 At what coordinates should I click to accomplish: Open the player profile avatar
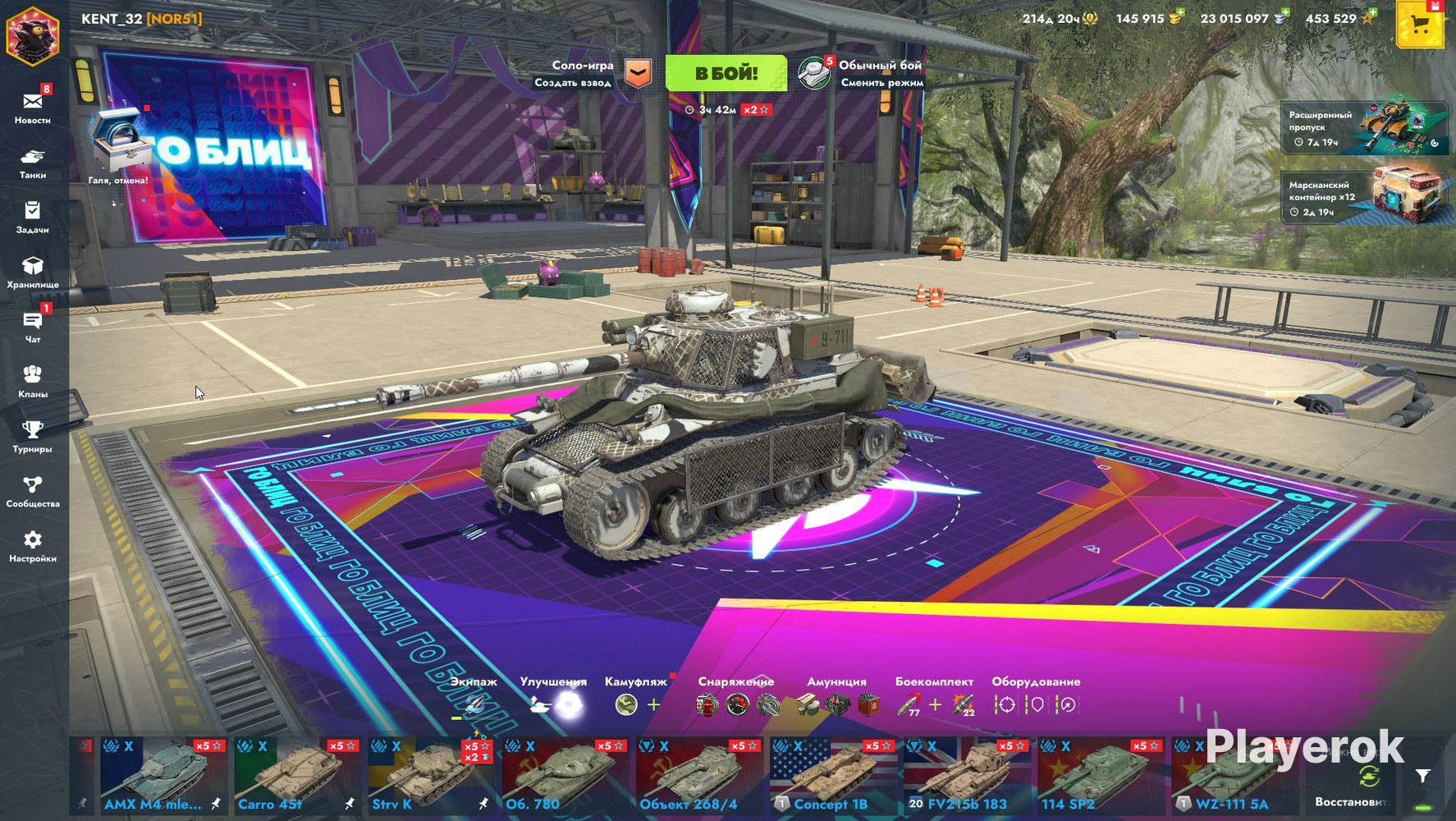click(33, 34)
